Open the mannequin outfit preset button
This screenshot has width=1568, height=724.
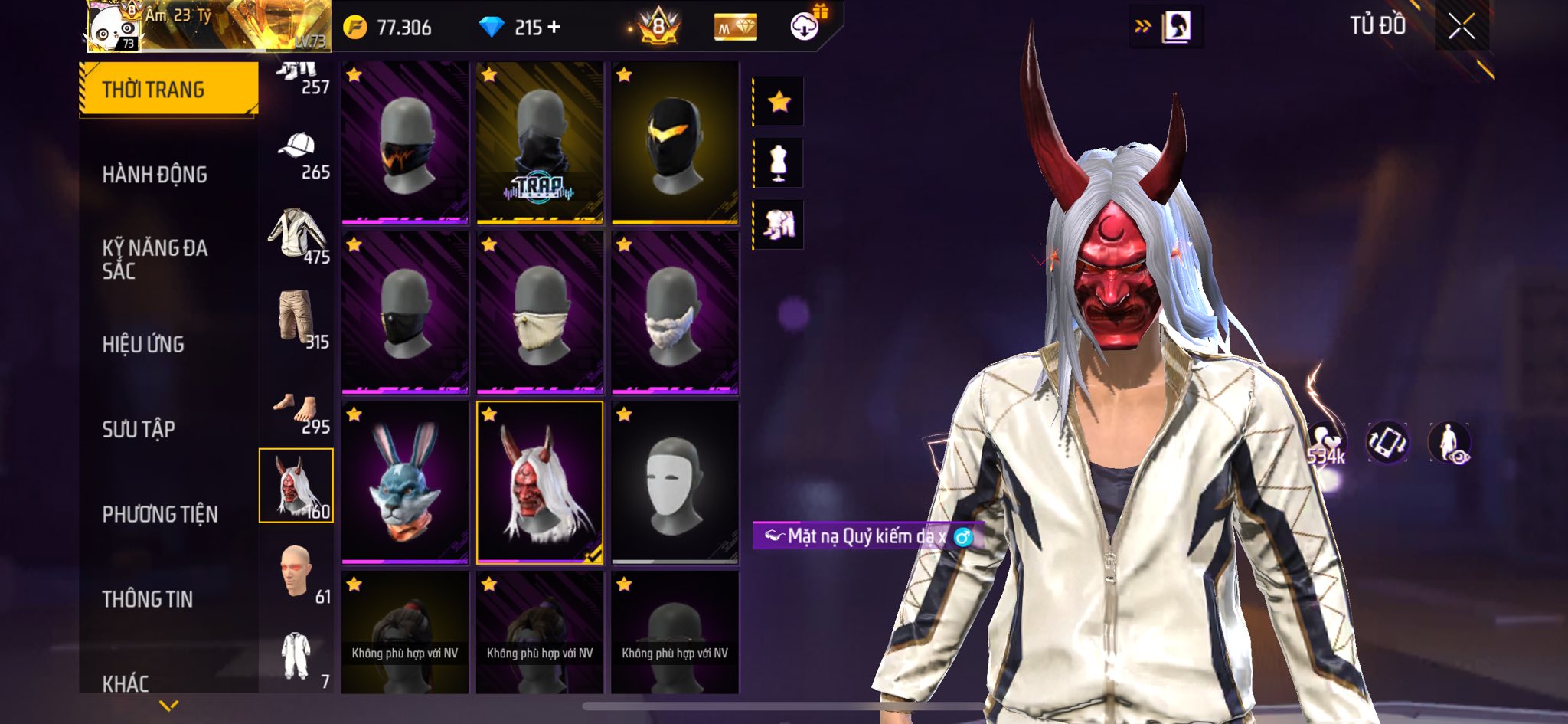779,163
